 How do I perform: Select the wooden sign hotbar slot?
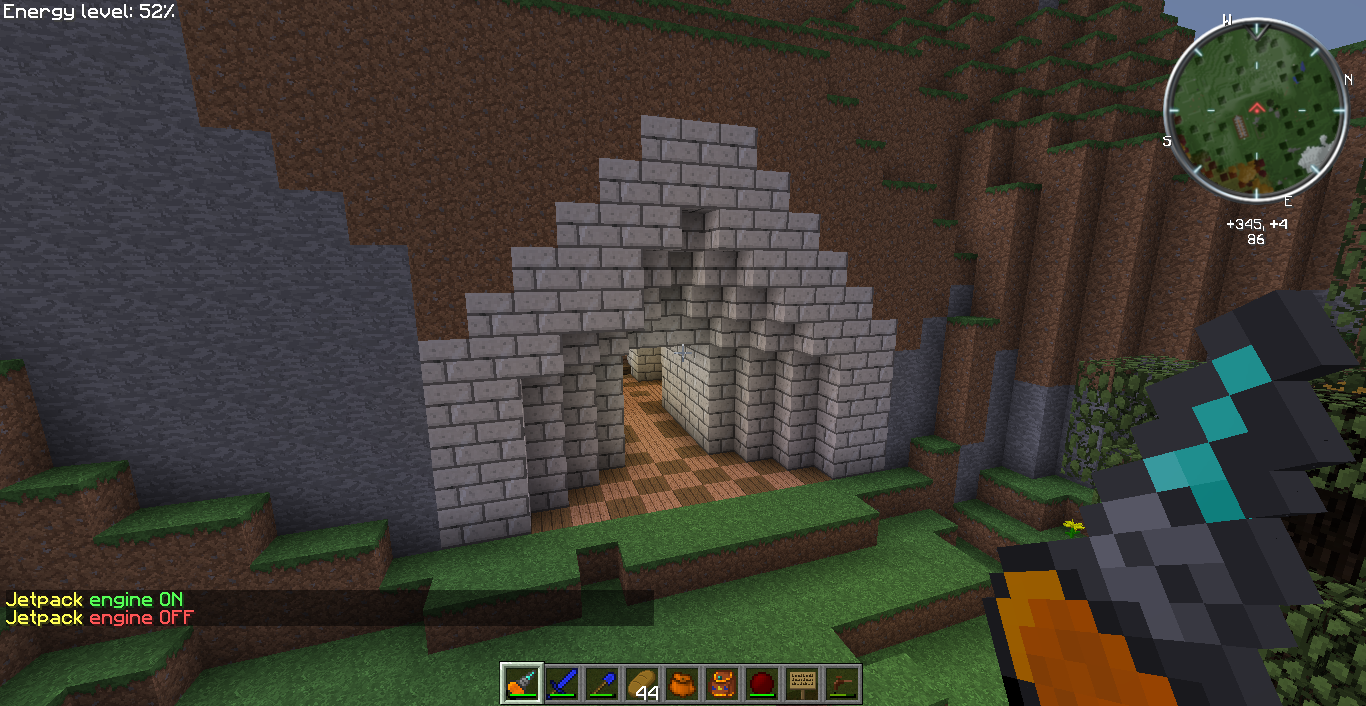coord(802,684)
